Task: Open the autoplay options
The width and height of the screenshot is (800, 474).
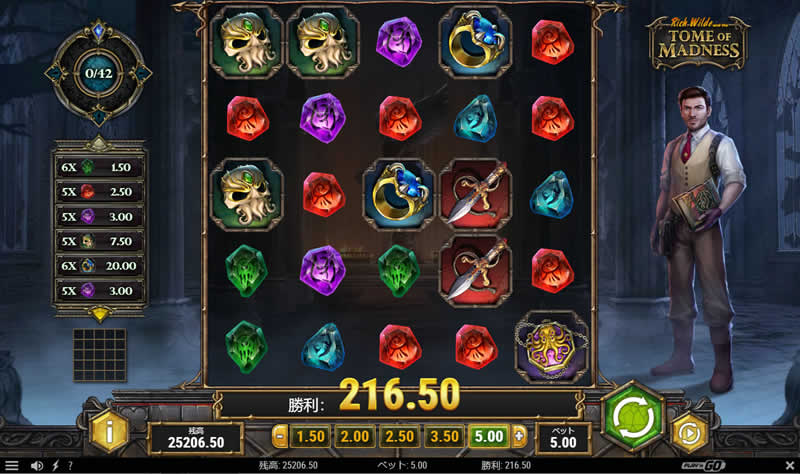Action: click(x=689, y=433)
